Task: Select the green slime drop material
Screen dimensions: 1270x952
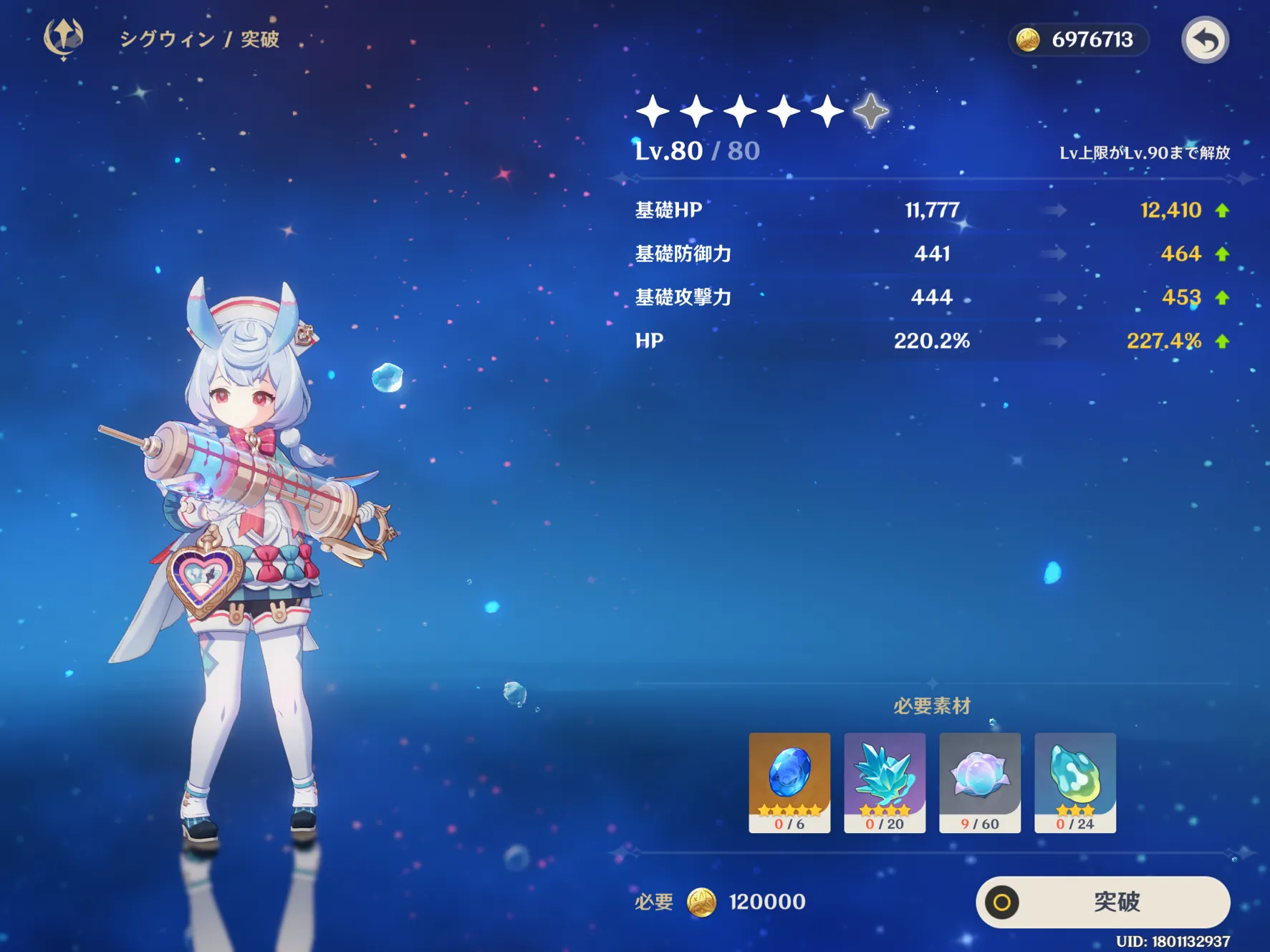Action: [1074, 782]
